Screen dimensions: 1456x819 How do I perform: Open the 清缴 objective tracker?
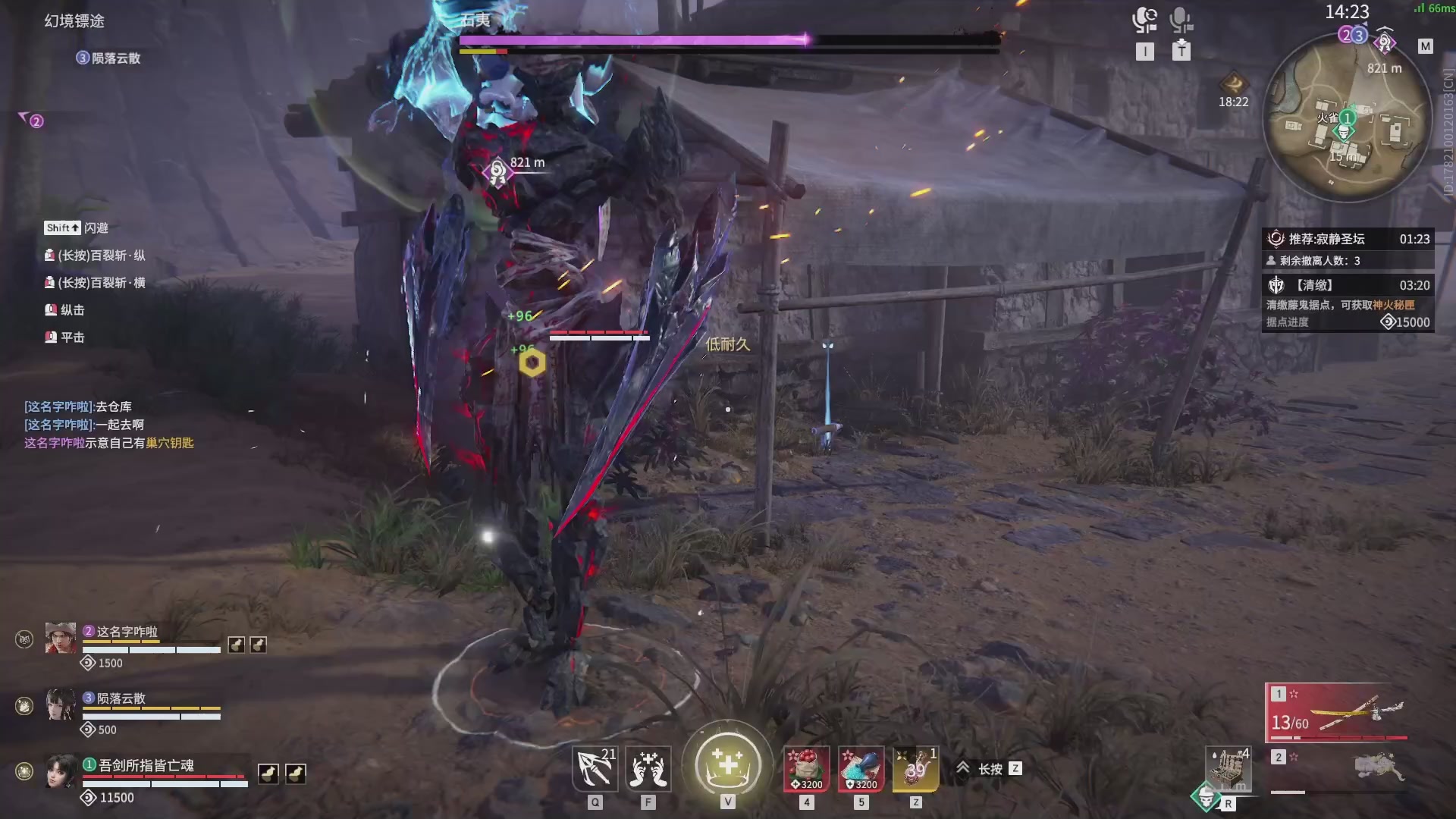(x=1348, y=285)
